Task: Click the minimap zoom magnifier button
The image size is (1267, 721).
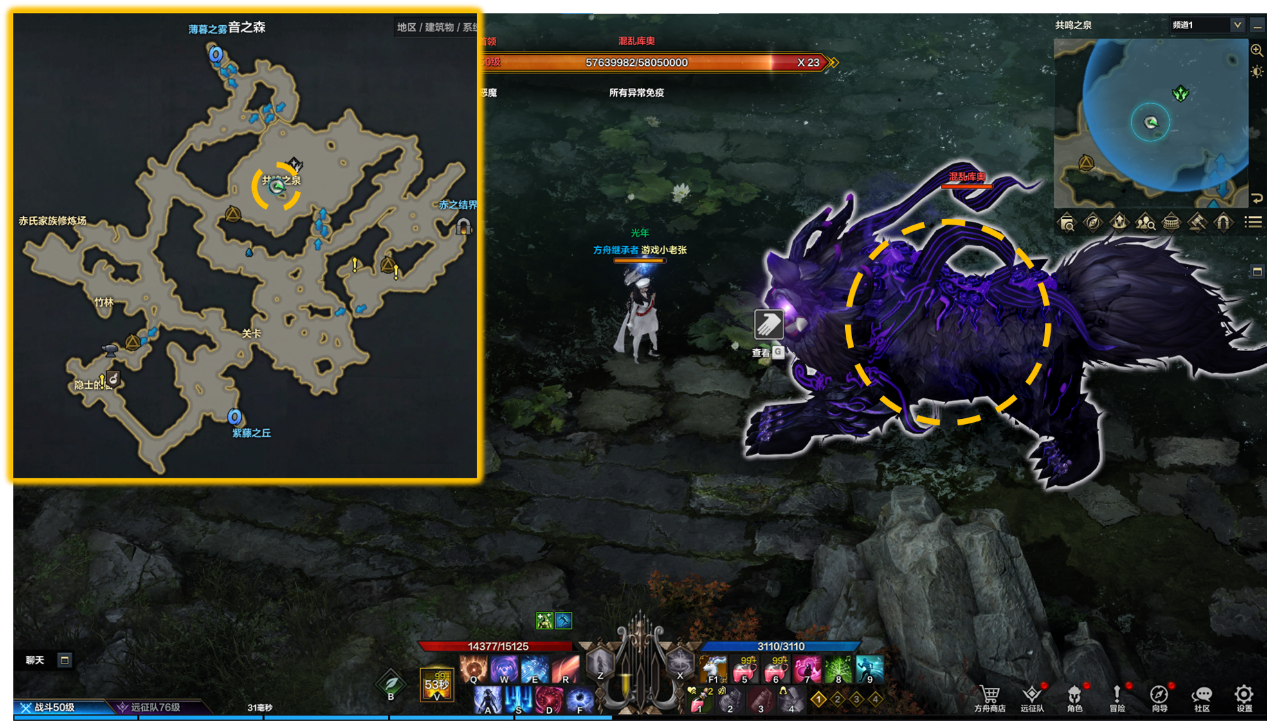Action: (x=1257, y=50)
